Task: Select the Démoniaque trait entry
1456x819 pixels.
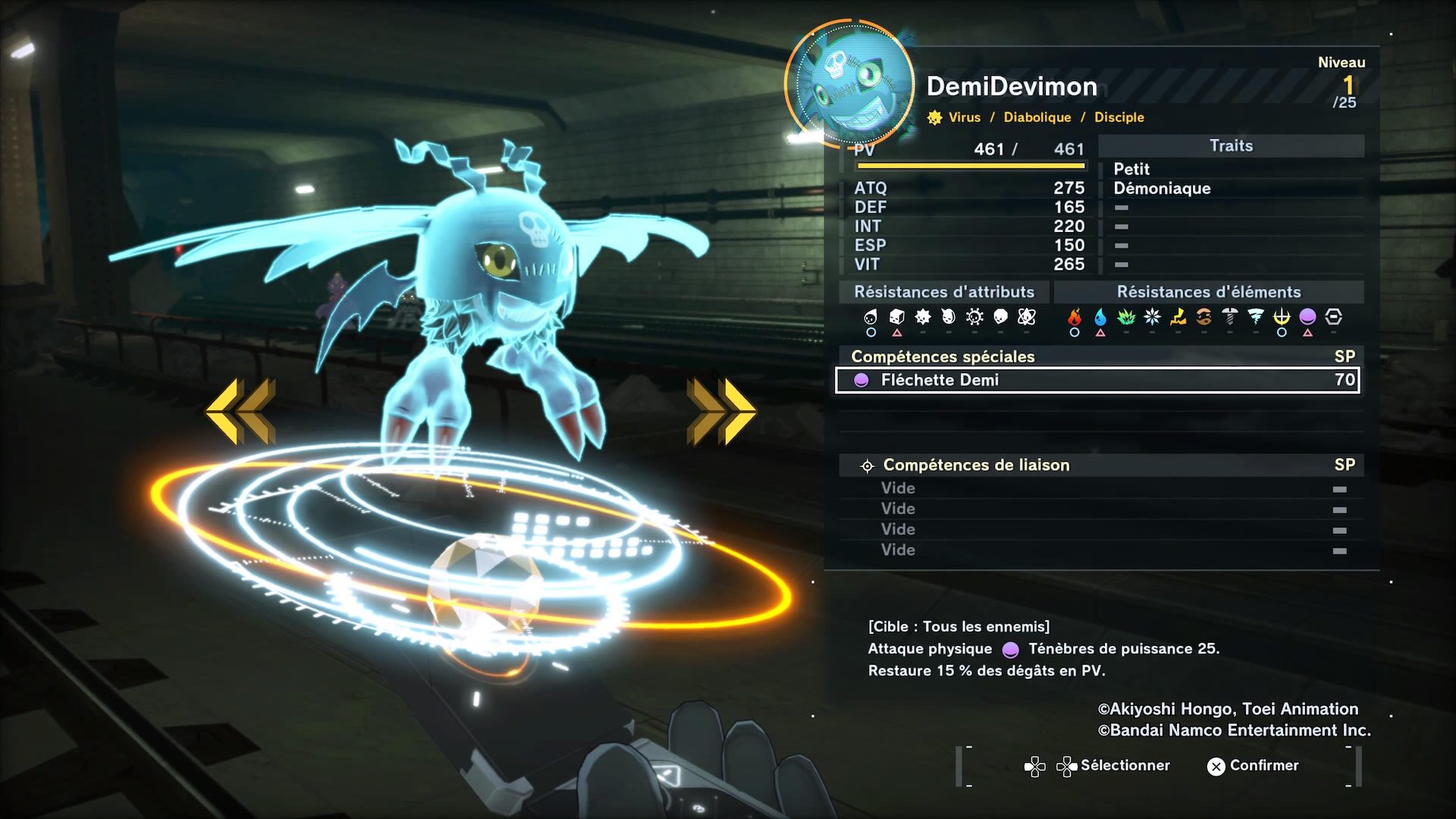Action: [x=1162, y=188]
